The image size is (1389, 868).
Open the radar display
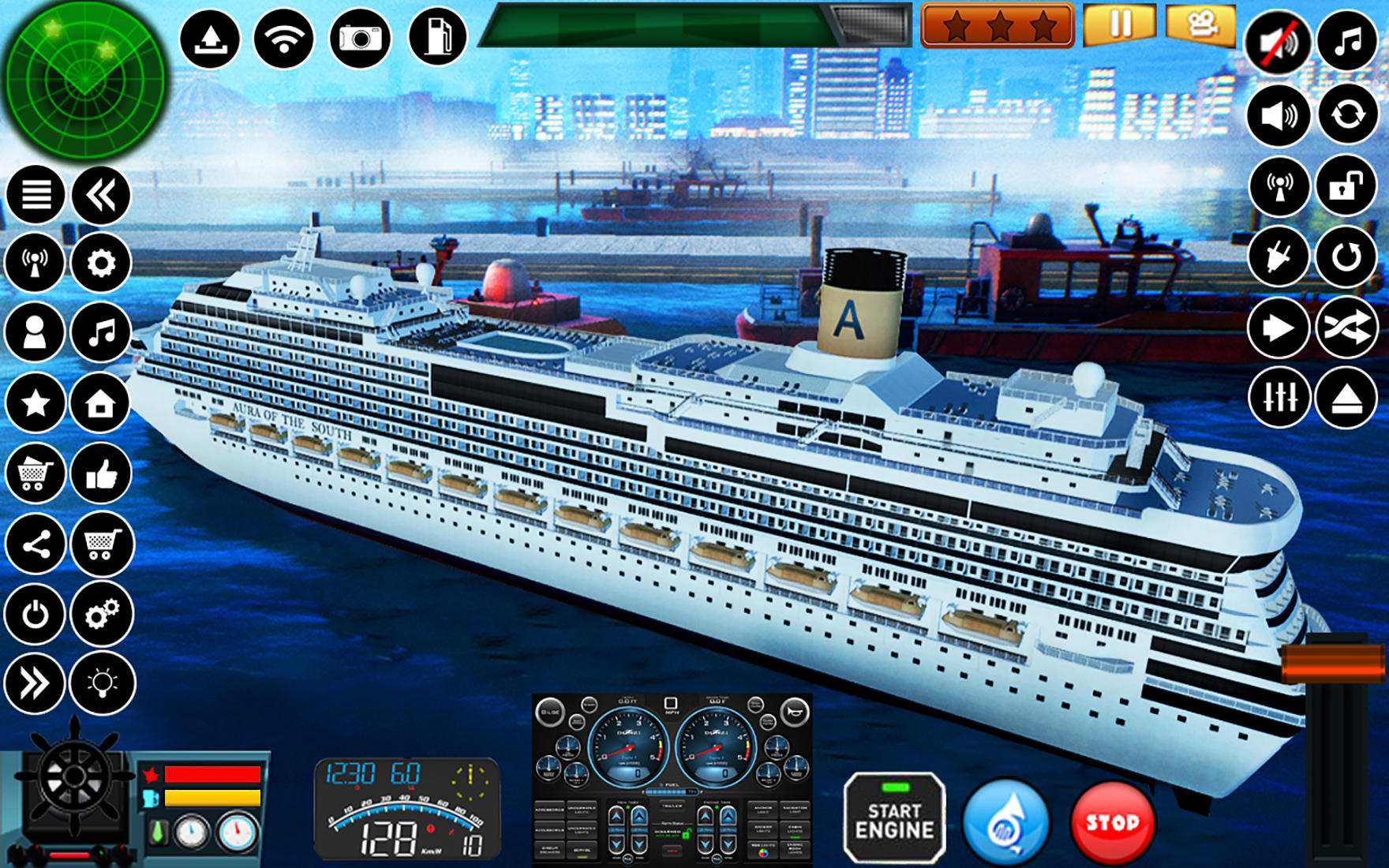(84, 79)
